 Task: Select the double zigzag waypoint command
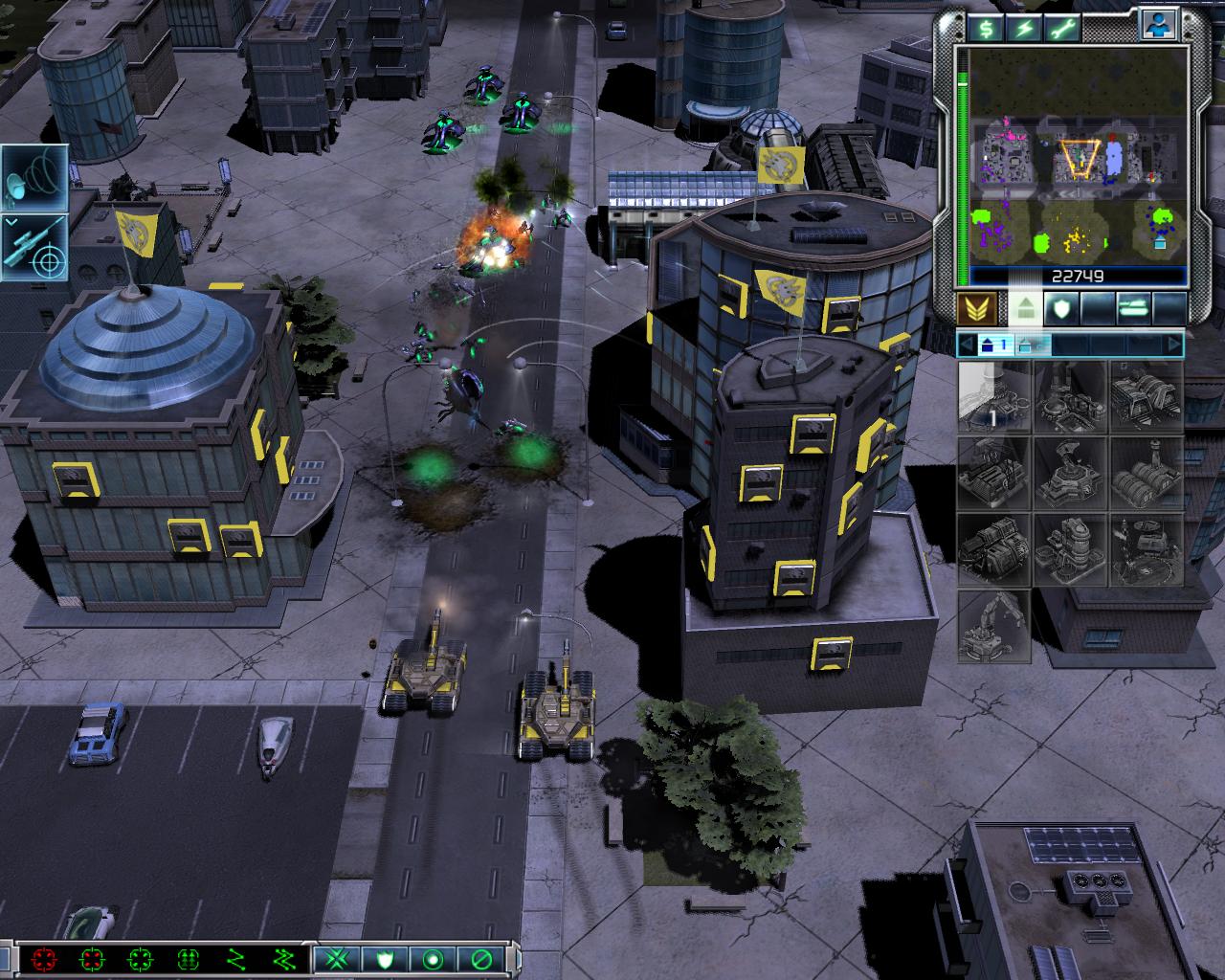click(284, 958)
